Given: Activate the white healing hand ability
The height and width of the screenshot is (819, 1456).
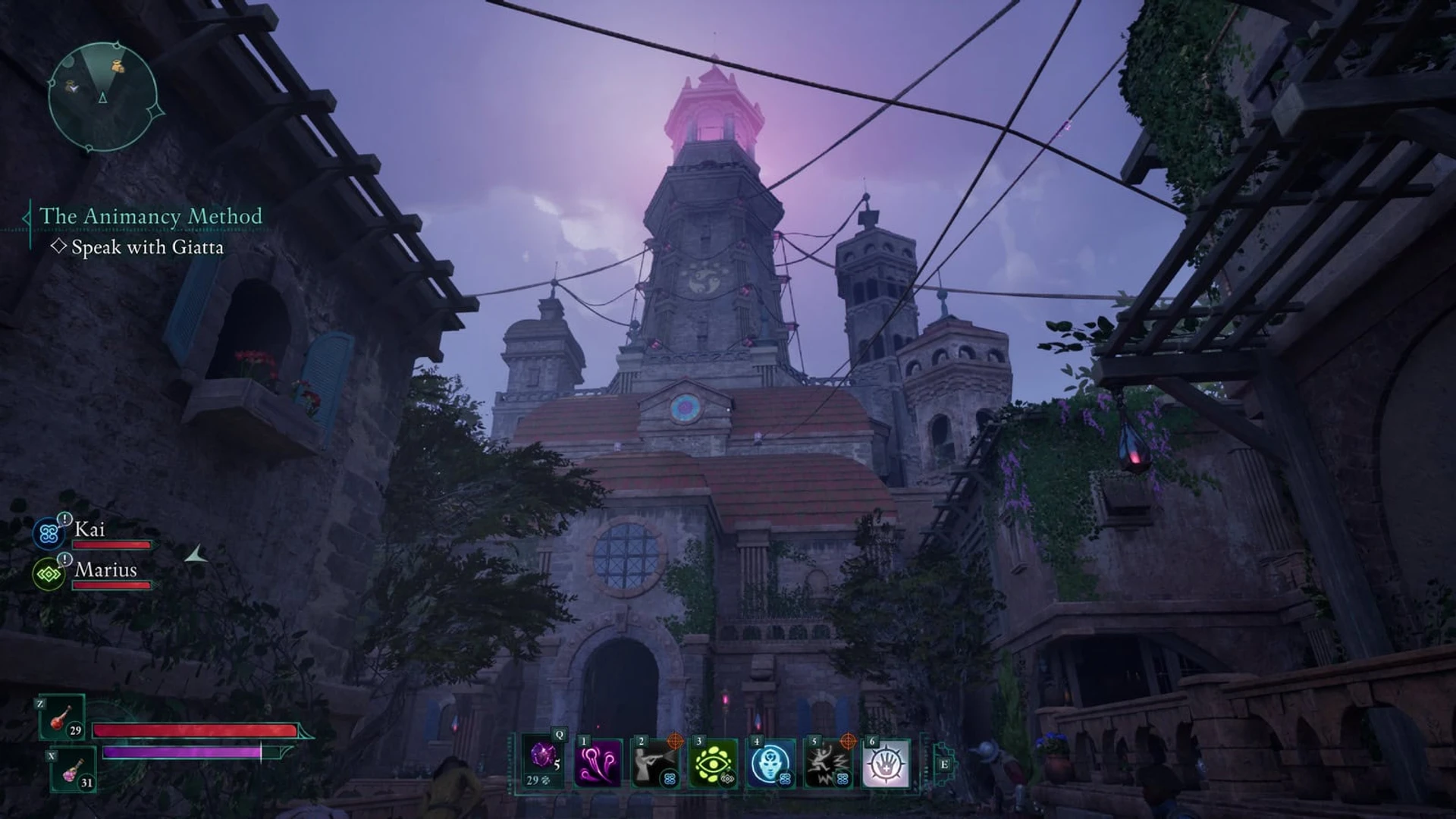Looking at the screenshot, I should (x=886, y=763).
